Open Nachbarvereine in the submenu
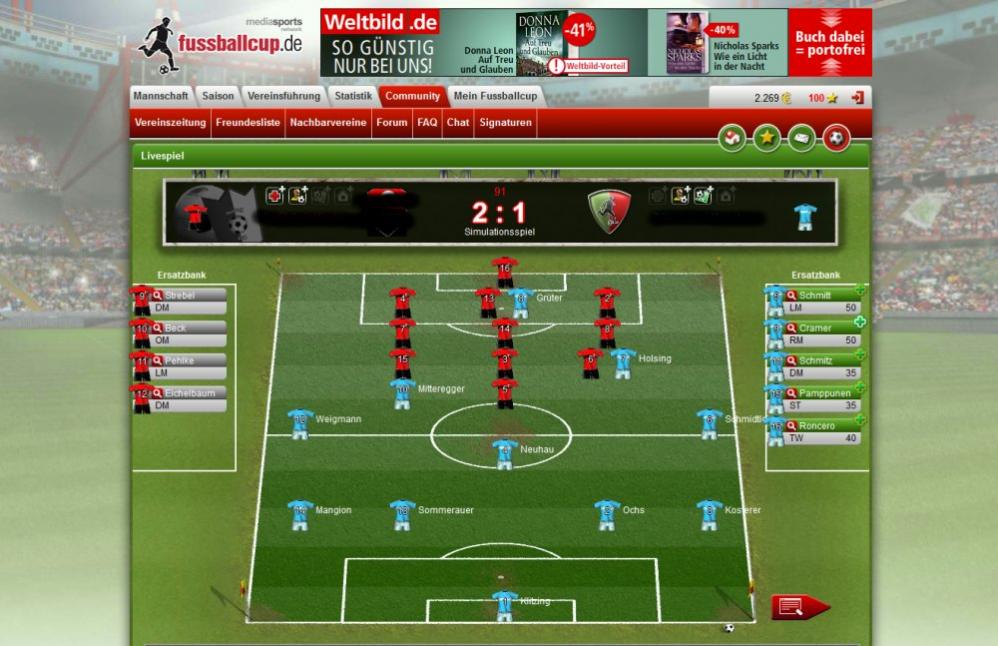The width and height of the screenshot is (998, 646). [x=328, y=123]
